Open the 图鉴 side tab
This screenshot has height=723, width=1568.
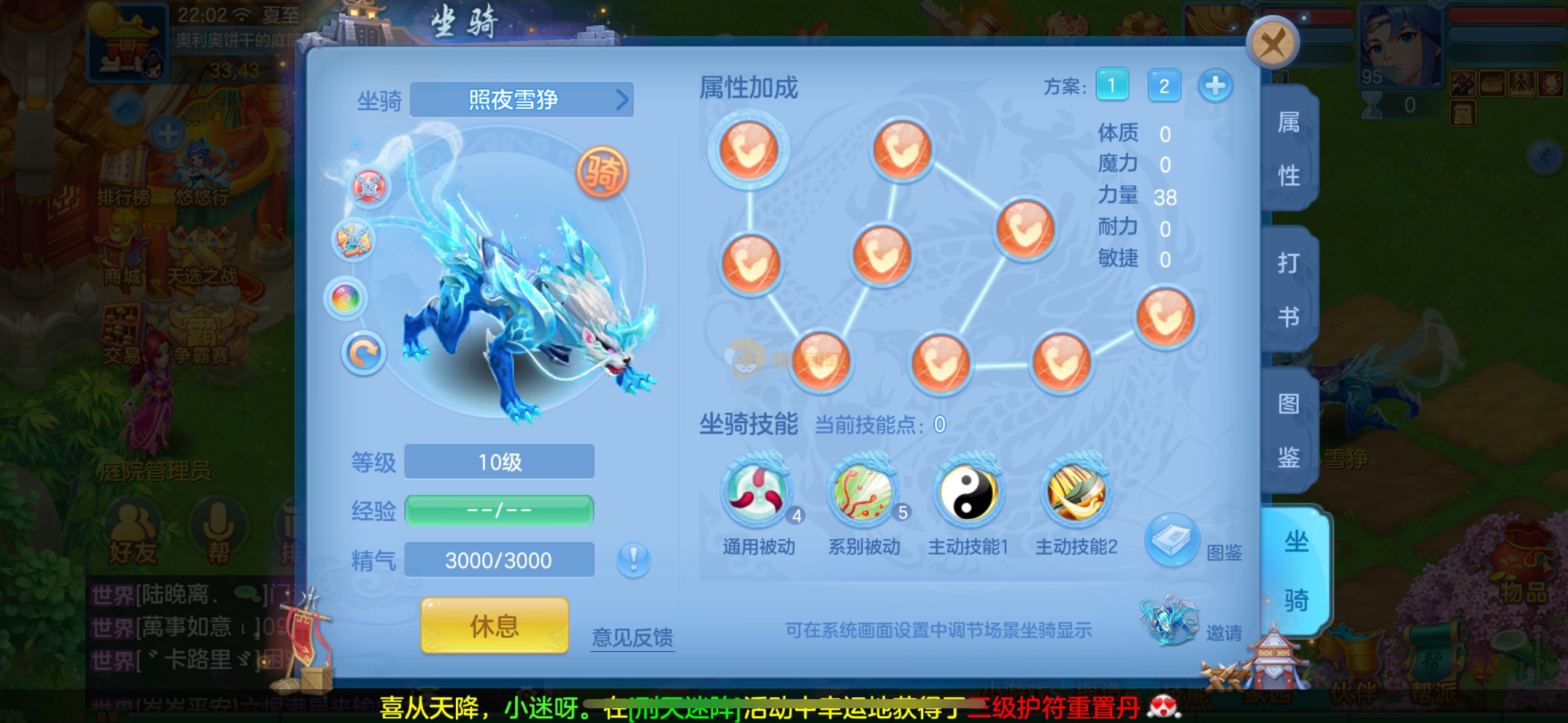[1288, 430]
